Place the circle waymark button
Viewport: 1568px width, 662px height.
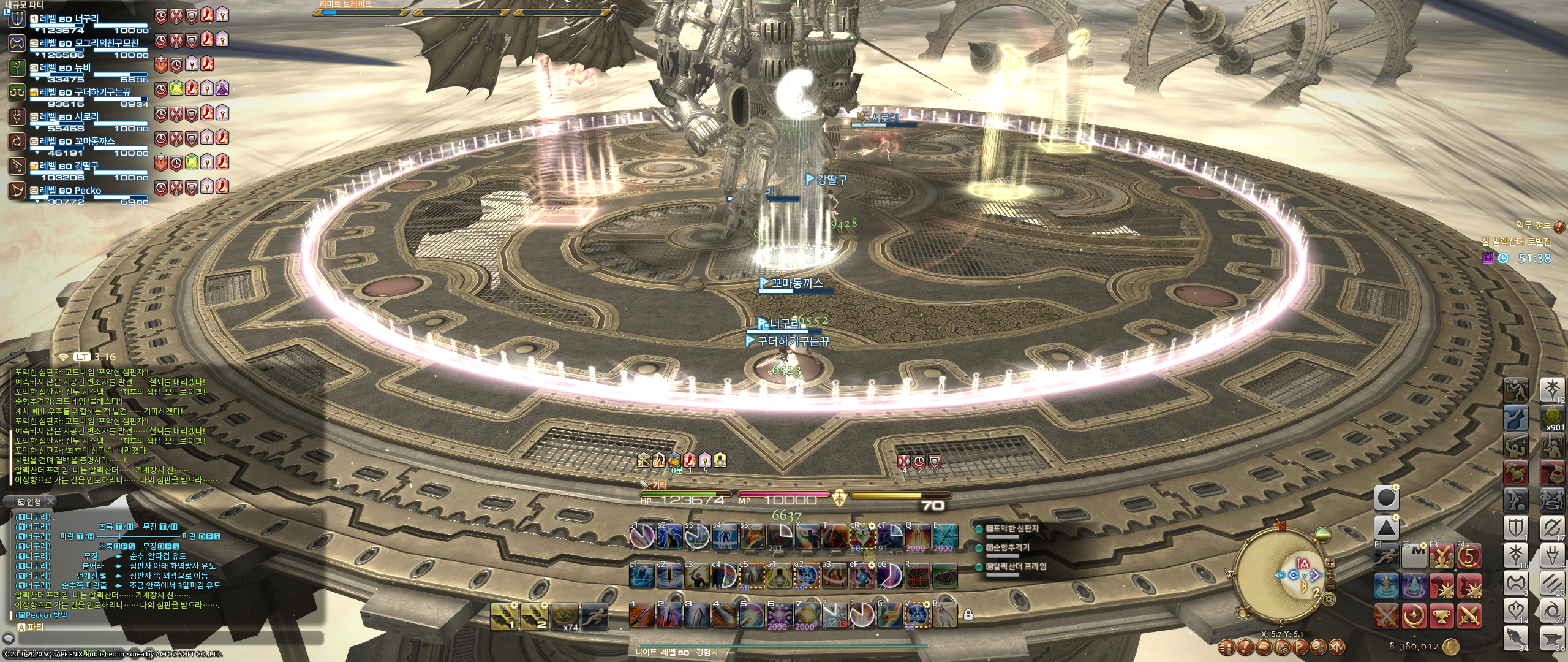1387,498
